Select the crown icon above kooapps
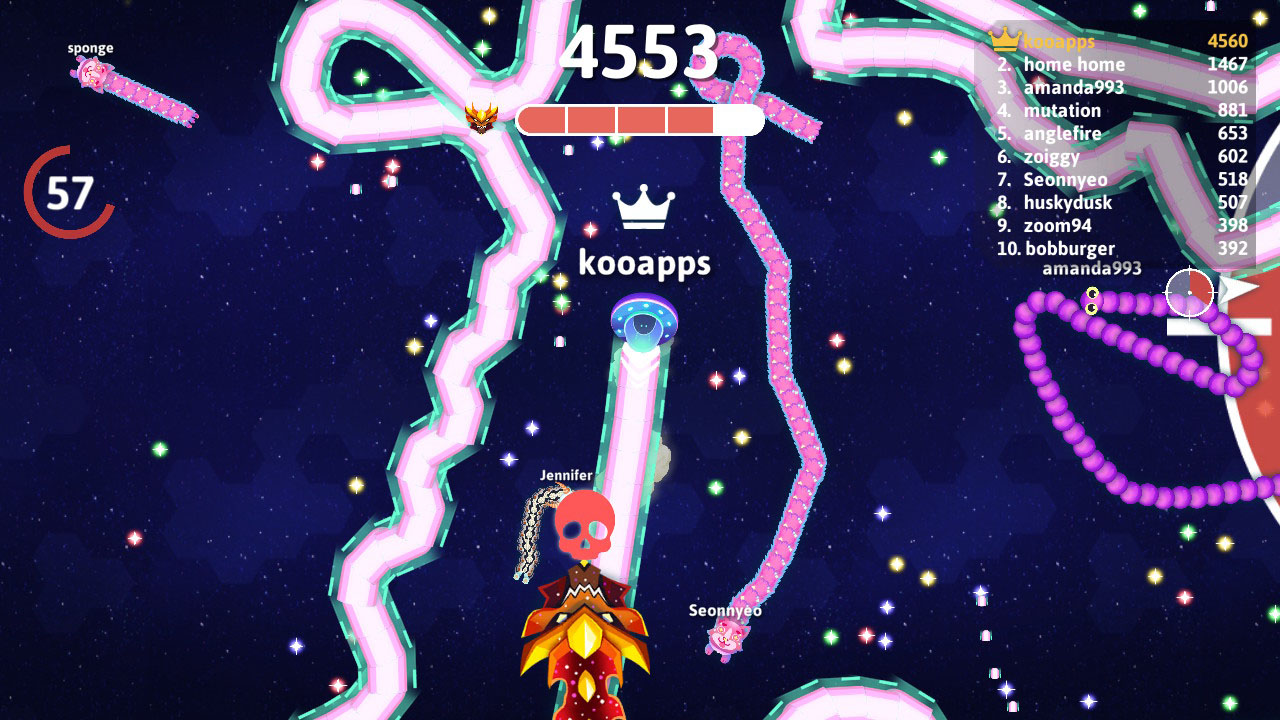1280x720 pixels. point(645,206)
